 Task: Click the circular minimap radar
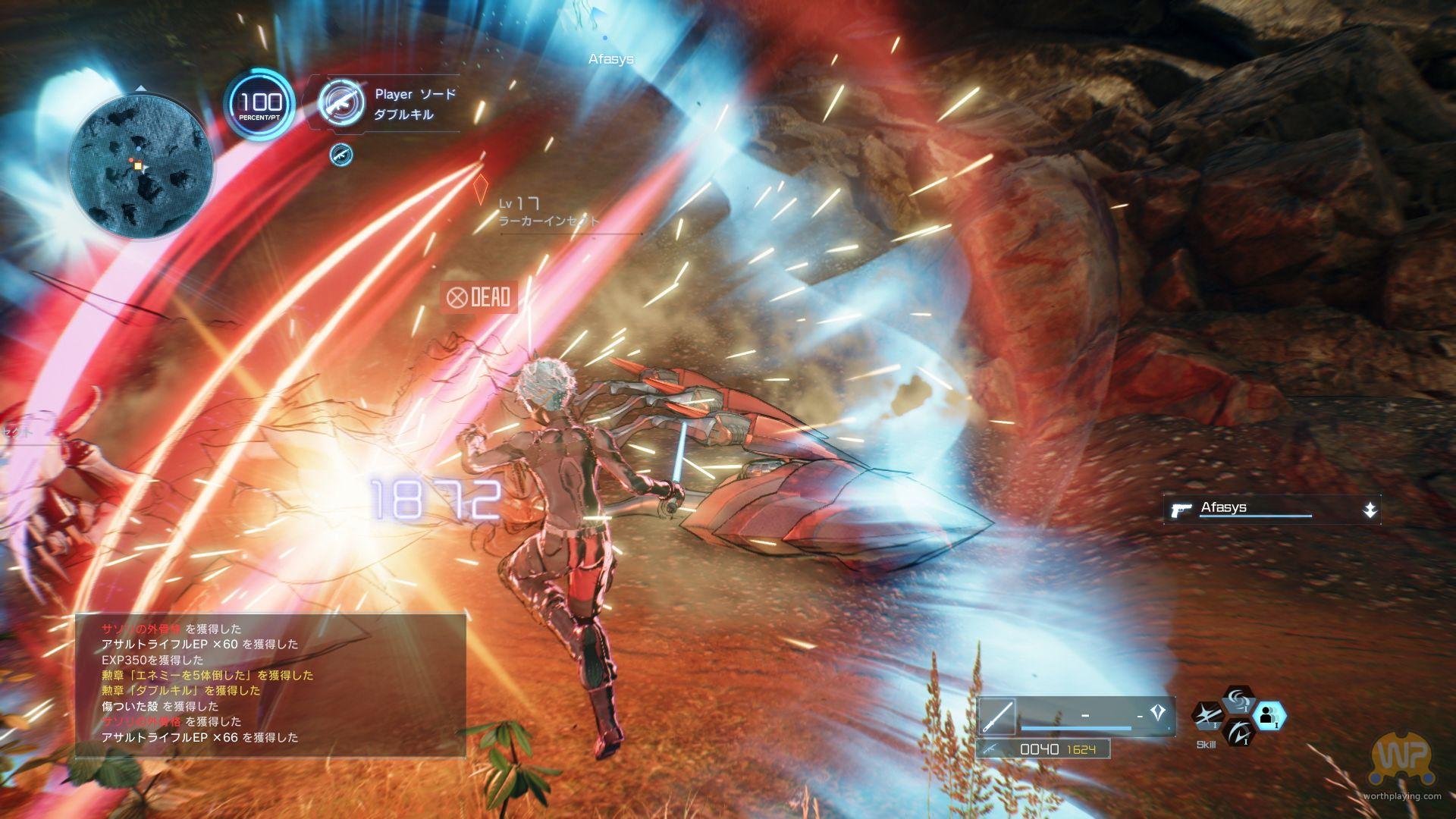pos(140,167)
